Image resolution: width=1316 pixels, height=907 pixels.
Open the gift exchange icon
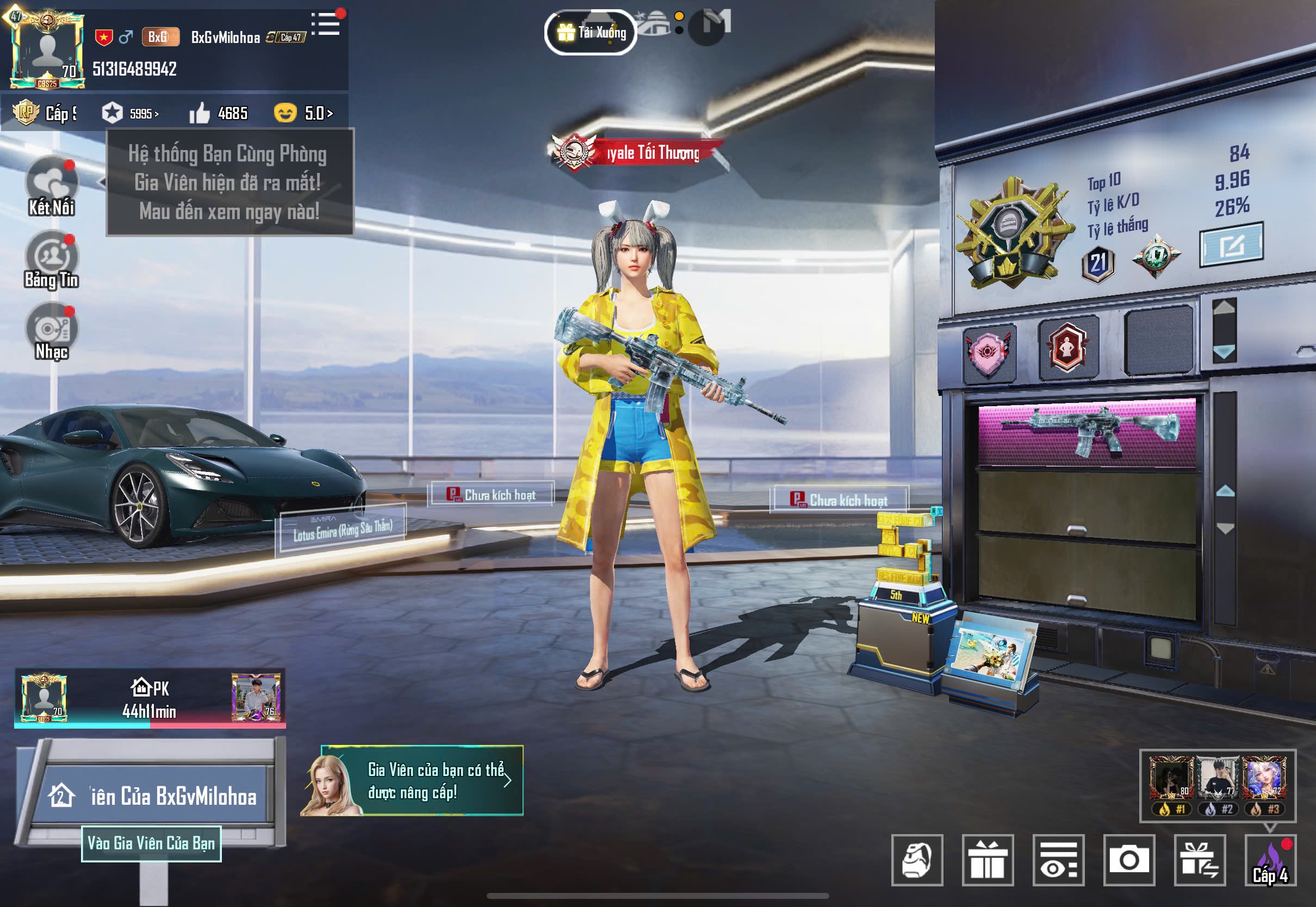coord(1200,860)
